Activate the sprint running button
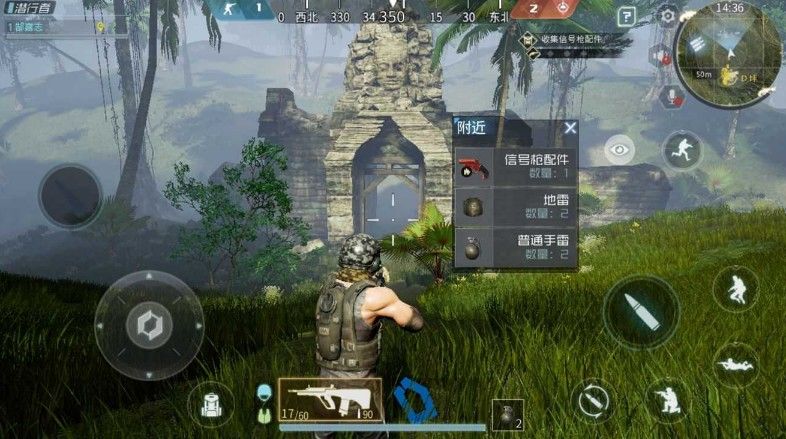 [682, 150]
